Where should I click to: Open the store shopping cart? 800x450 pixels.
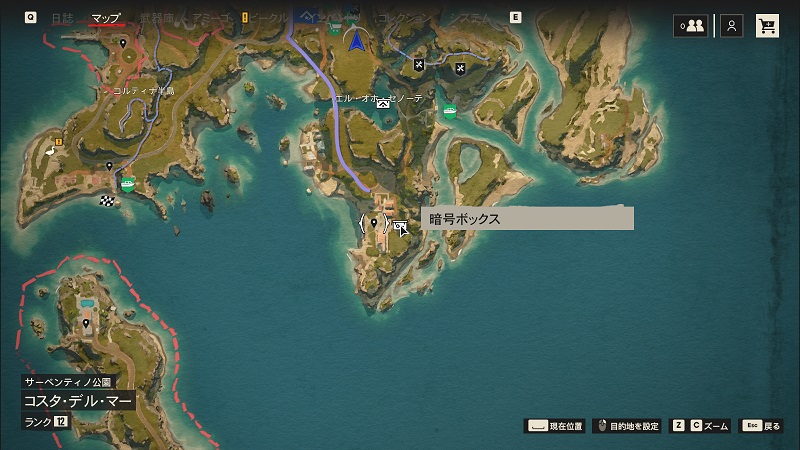(768, 26)
